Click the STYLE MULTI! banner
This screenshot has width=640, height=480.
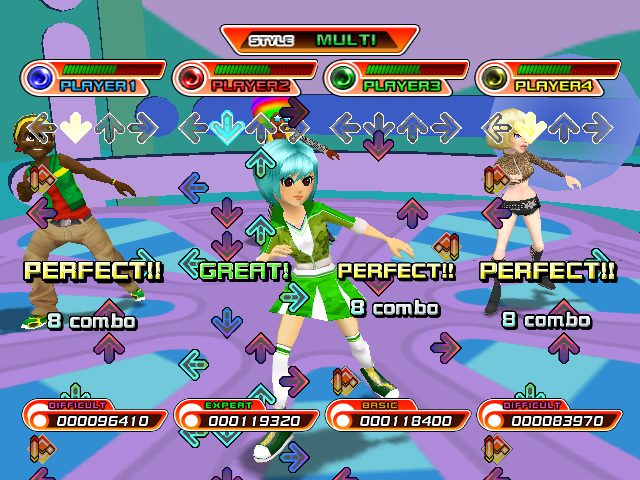coord(320,40)
